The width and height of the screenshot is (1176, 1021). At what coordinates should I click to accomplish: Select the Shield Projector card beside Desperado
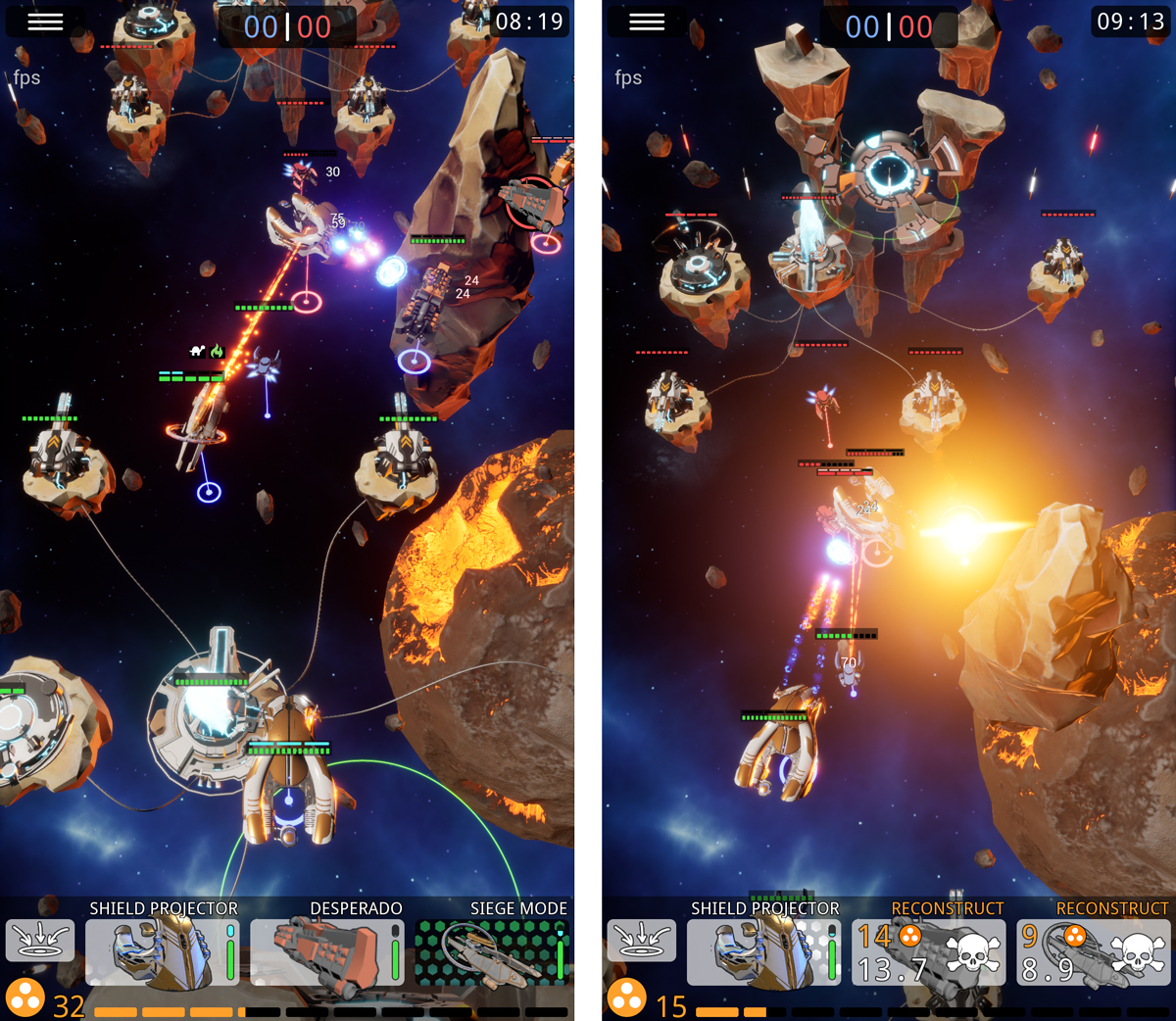pyautogui.click(x=162, y=951)
